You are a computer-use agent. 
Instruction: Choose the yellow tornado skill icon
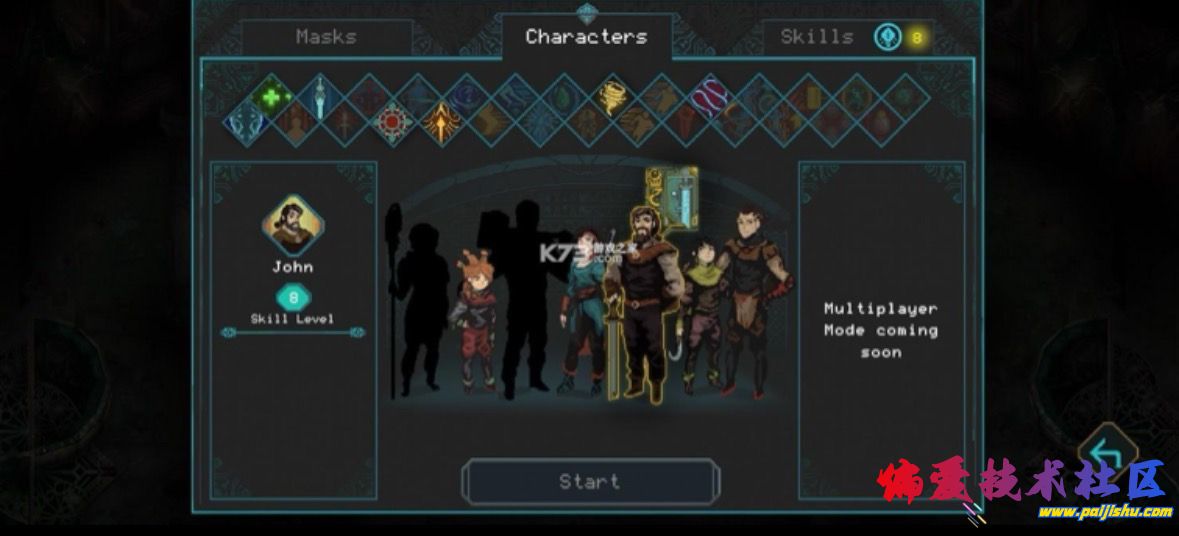tap(613, 97)
